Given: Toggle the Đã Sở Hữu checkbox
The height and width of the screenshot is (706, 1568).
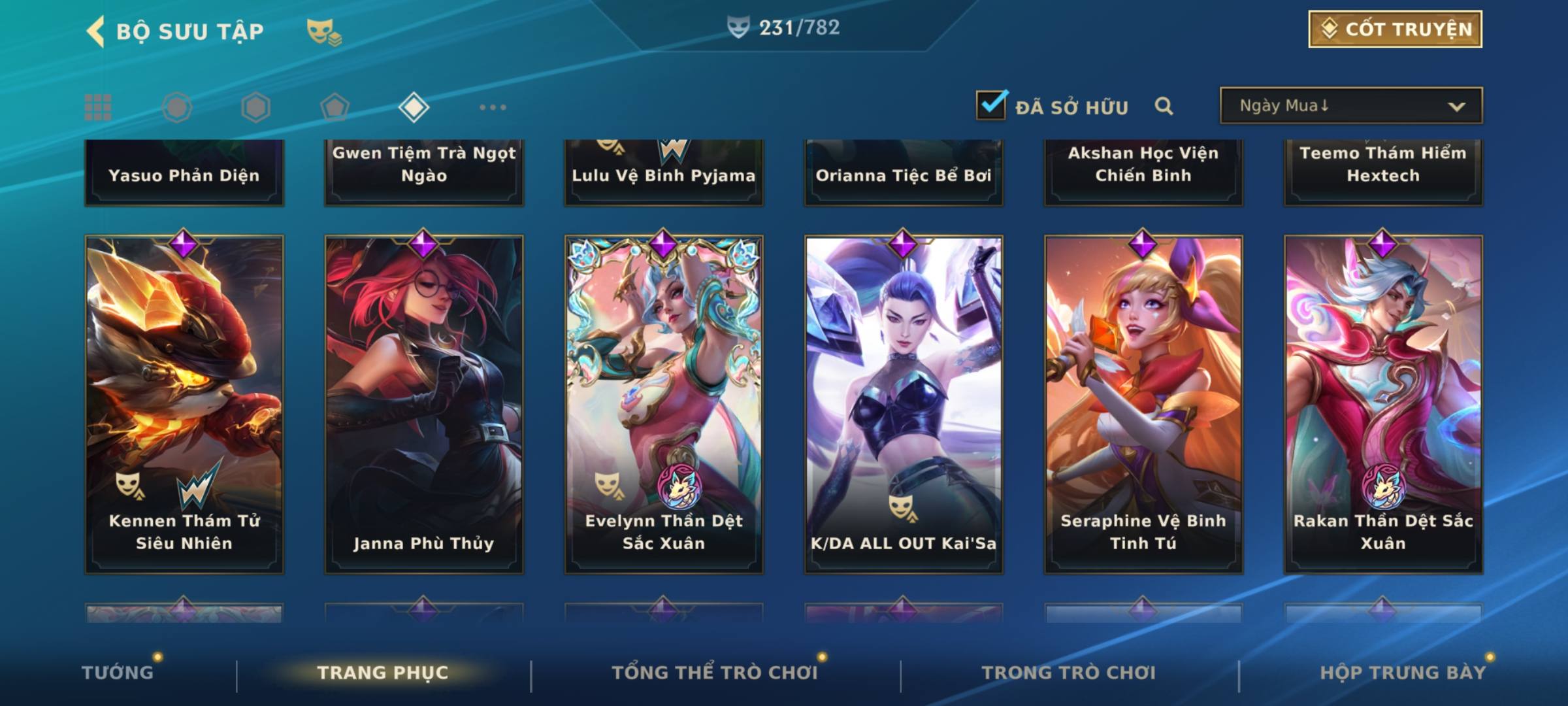Looking at the screenshot, I should tap(991, 105).
